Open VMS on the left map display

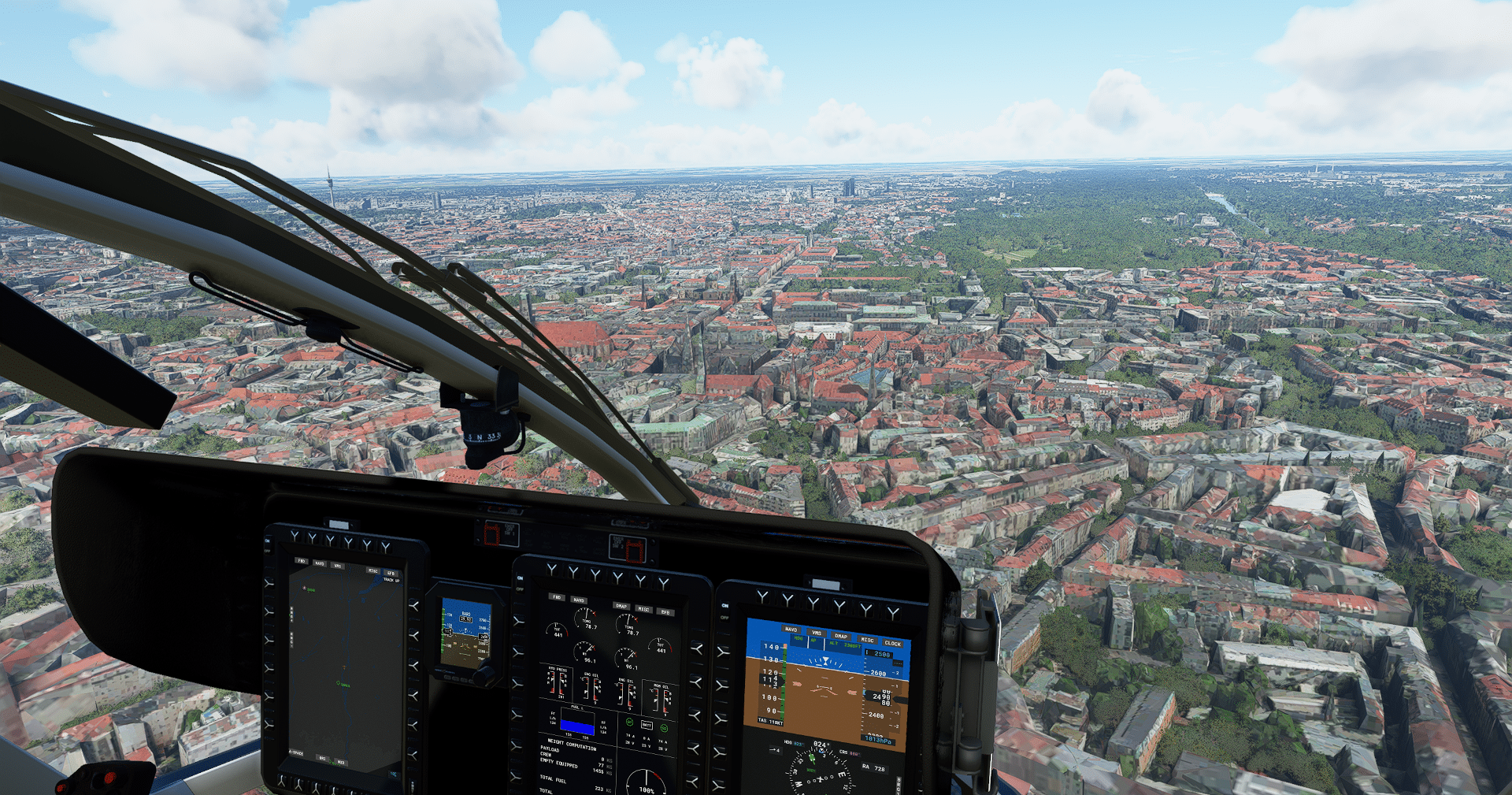338,565
